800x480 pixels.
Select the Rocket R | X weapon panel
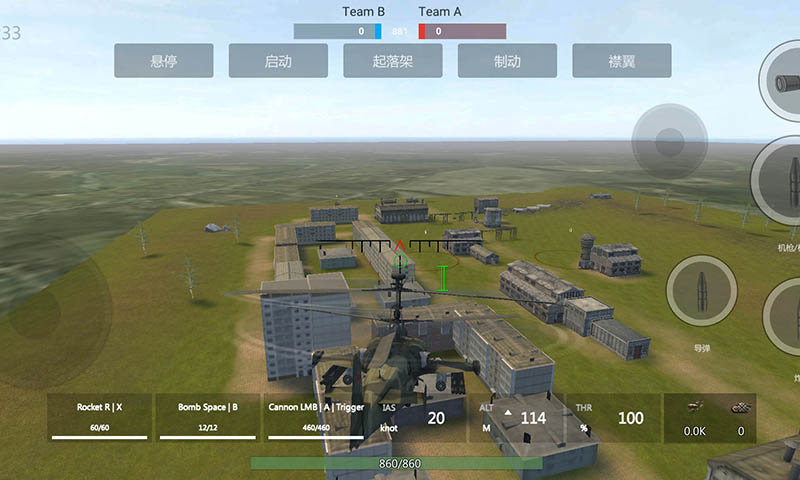click(100, 417)
